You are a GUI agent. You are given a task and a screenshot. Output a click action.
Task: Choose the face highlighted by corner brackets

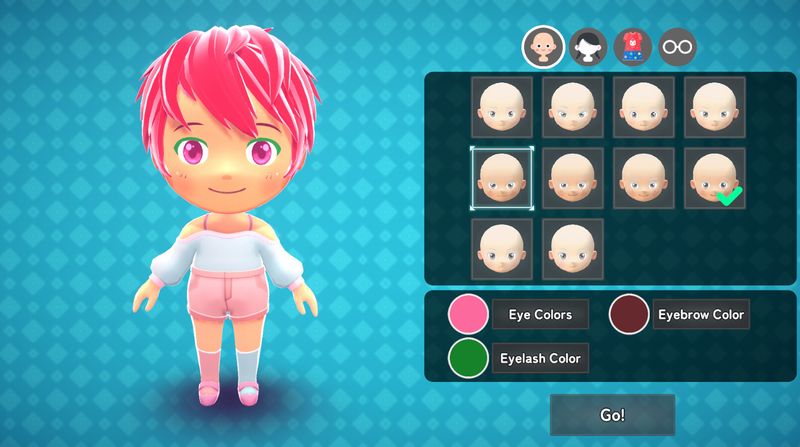pos(502,179)
